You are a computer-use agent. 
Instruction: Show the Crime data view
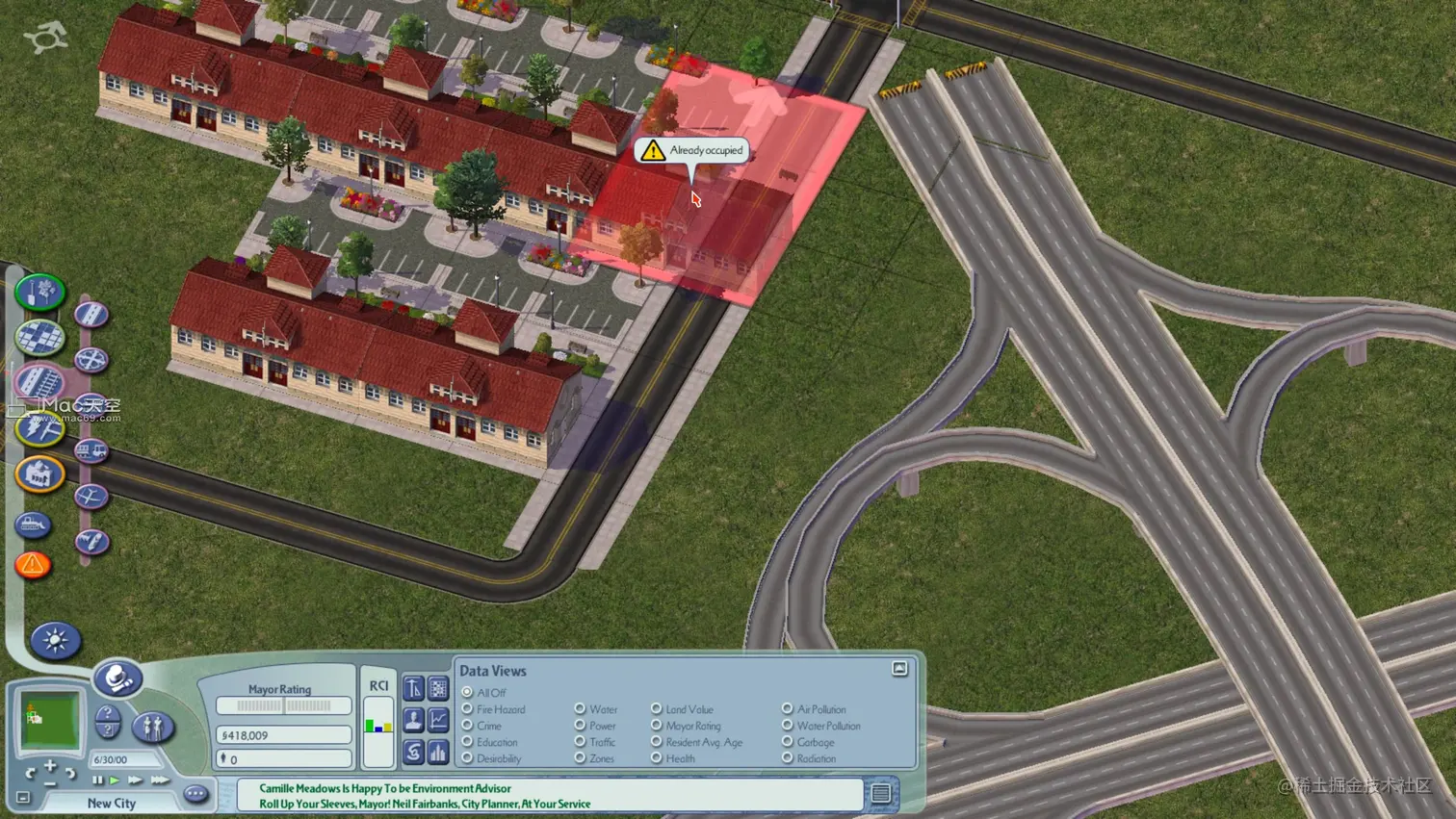pyautogui.click(x=468, y=726)
